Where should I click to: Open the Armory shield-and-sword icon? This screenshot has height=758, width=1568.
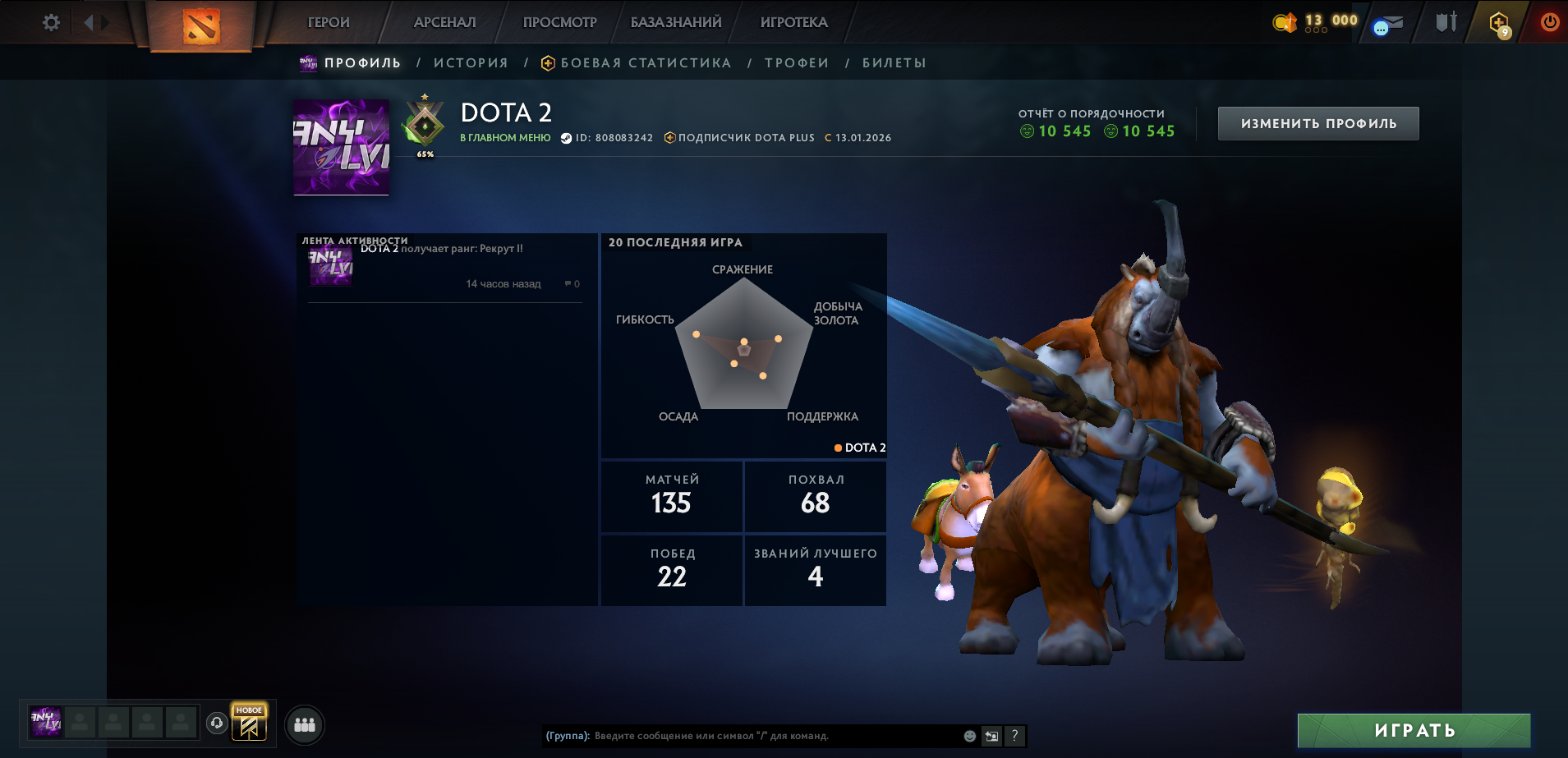tap(1446, 21)
